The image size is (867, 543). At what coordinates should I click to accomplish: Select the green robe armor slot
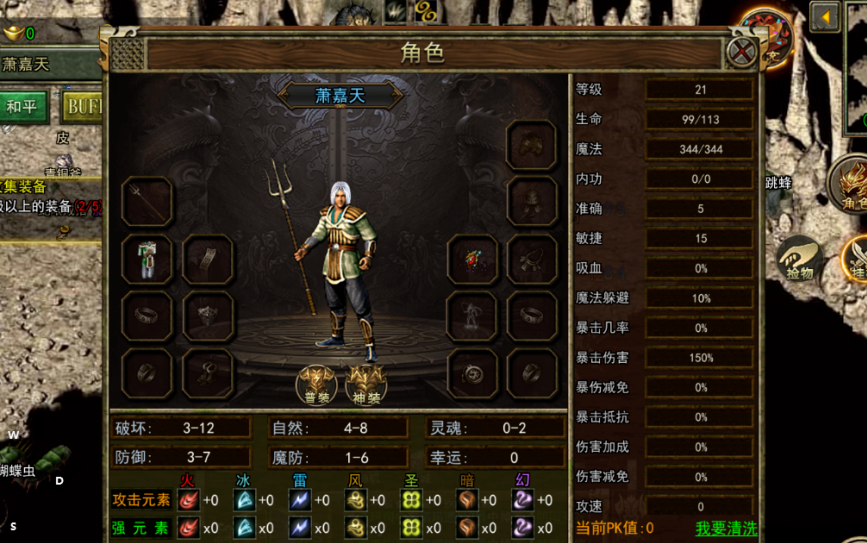click(x=147, y=259)
